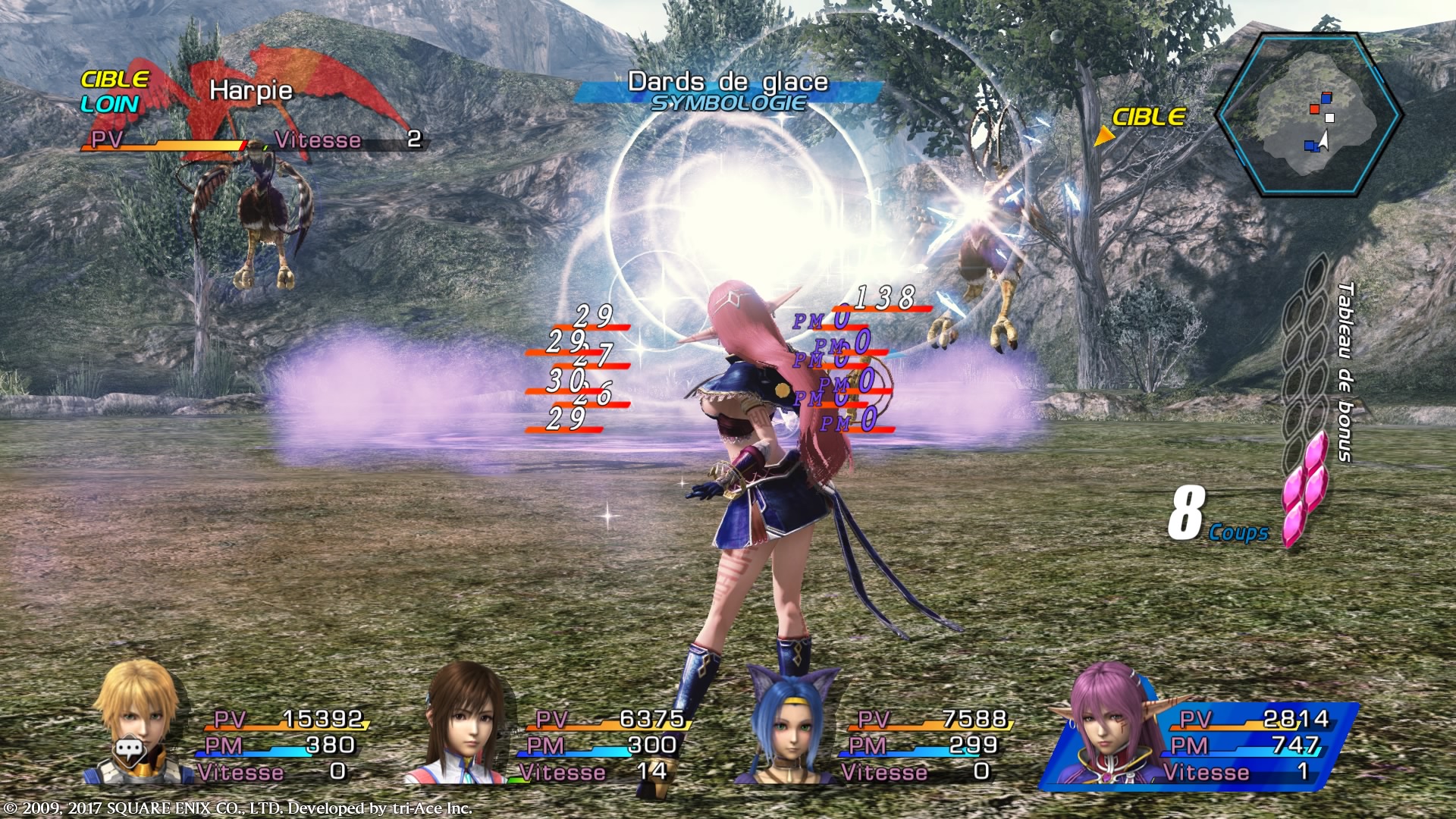Viewport: 1456px width, 819px height.
Task: Switch to the blue-haired cat-eared character
Action: click(789, 724)
